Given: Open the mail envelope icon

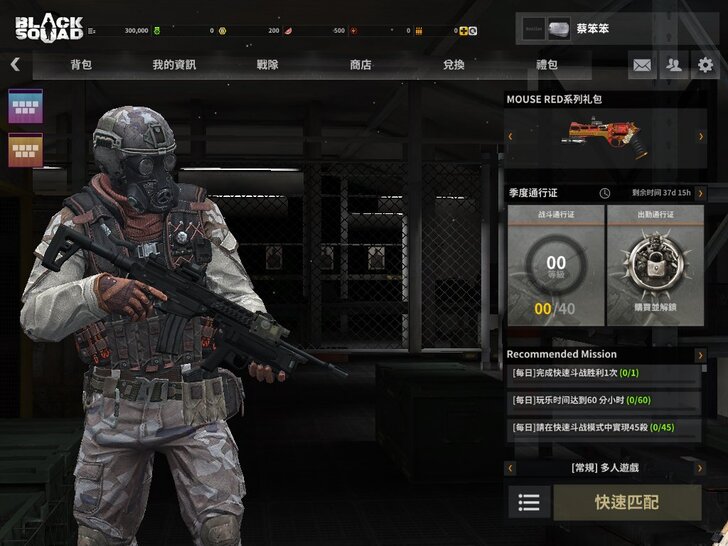Looking at the screenshot, I should (642, 65).
